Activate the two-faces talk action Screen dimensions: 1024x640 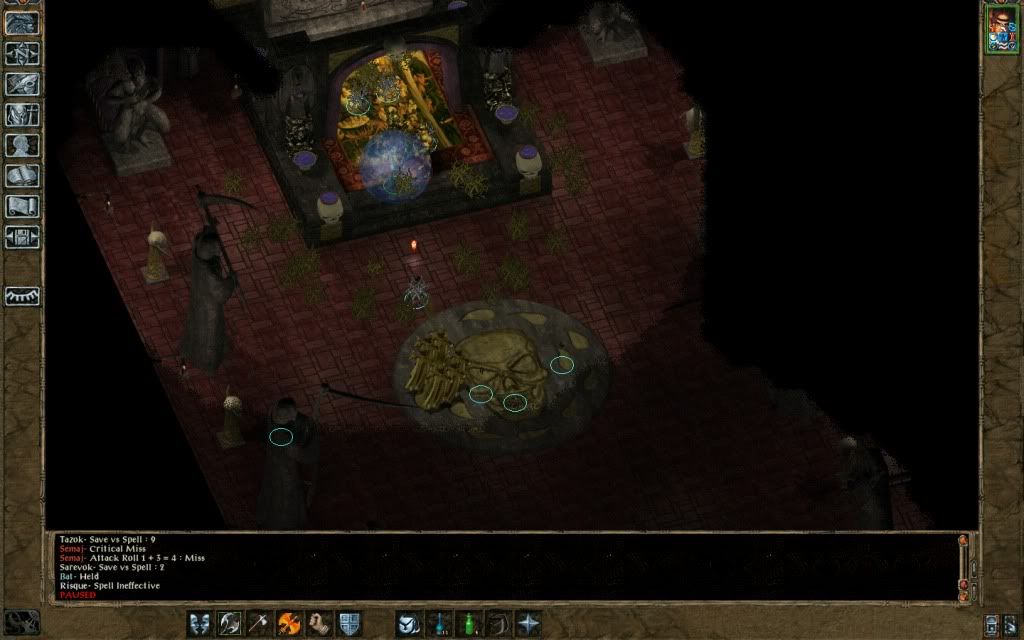click(200, 623)
